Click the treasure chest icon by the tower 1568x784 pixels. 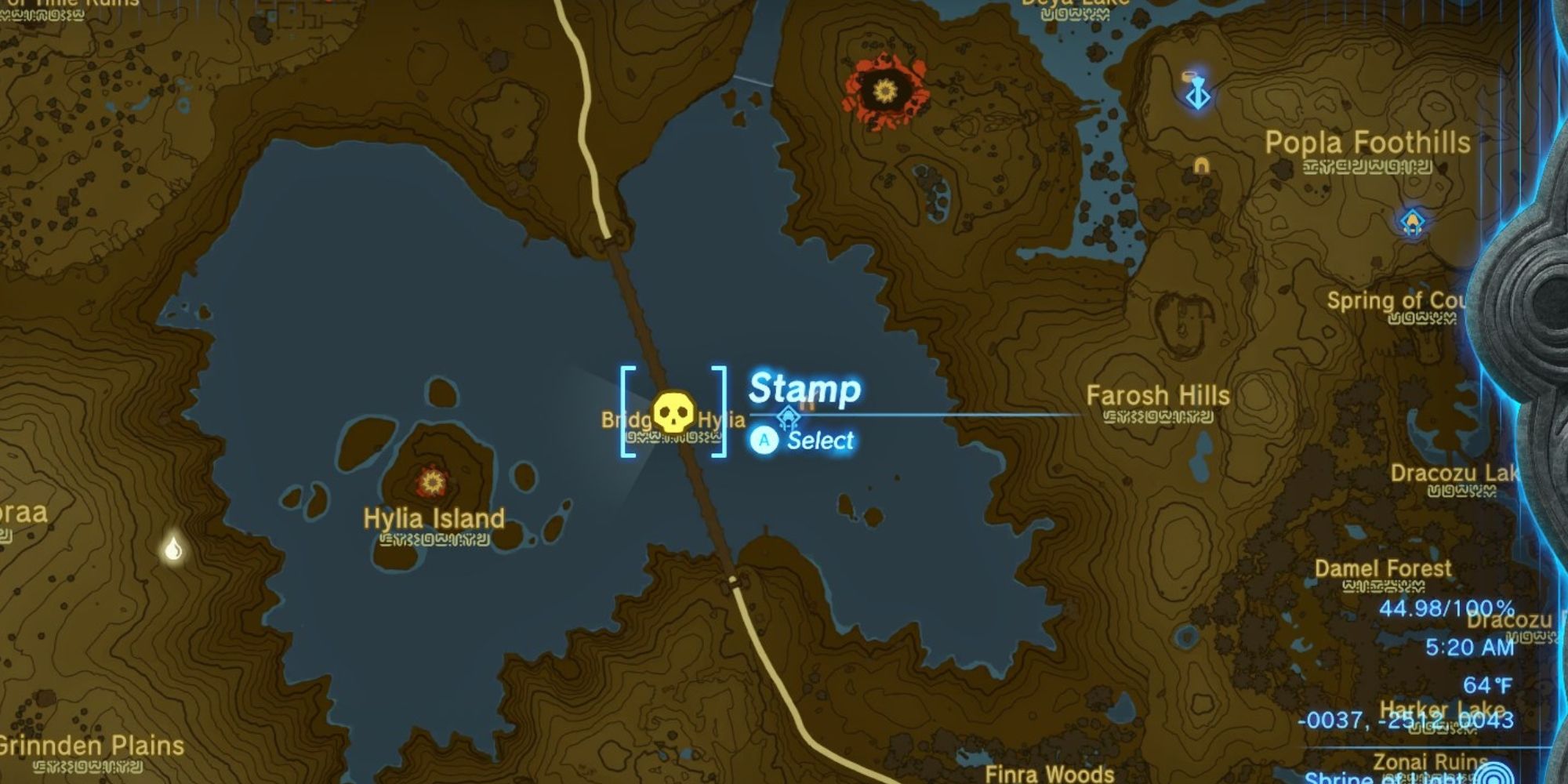point(1189,75)
